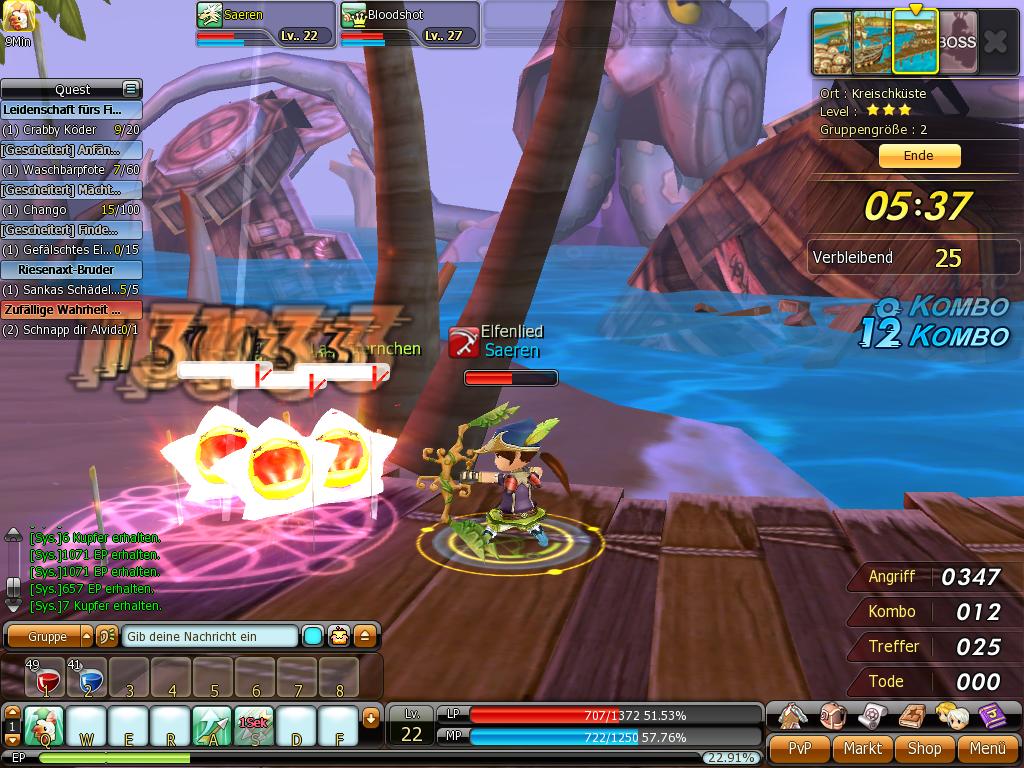The image size is (1024, 768).
Task: Click the Ende button to leave the dungeon
Action: [919, 156]
